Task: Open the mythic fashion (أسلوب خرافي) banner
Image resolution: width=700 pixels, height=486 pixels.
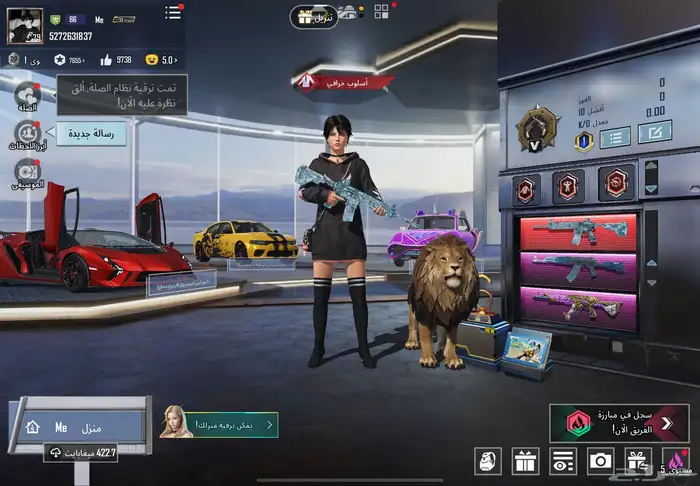Action: coord(348,83)
